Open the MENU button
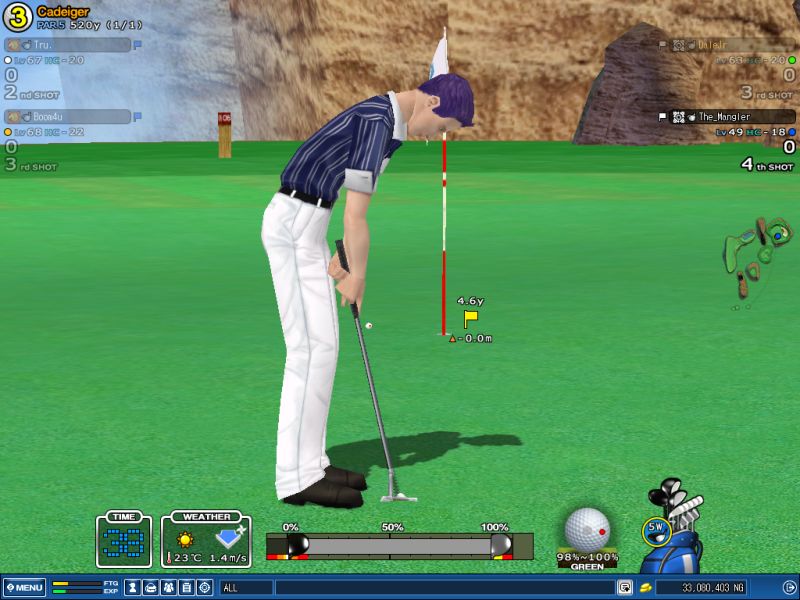800x600 pixels. (x=24, y=587)
